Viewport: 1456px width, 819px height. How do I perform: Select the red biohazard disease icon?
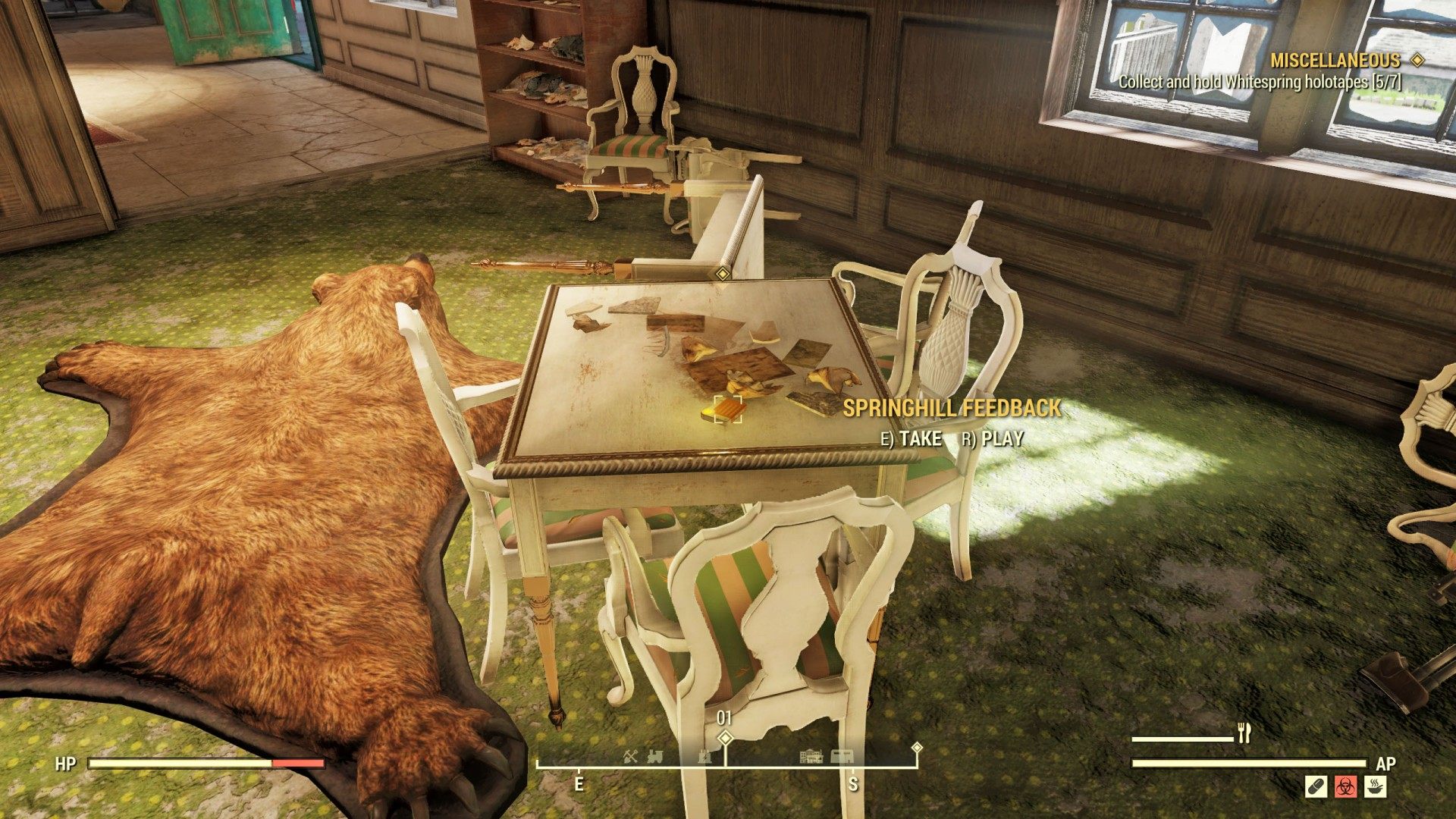pos(1346,786)
